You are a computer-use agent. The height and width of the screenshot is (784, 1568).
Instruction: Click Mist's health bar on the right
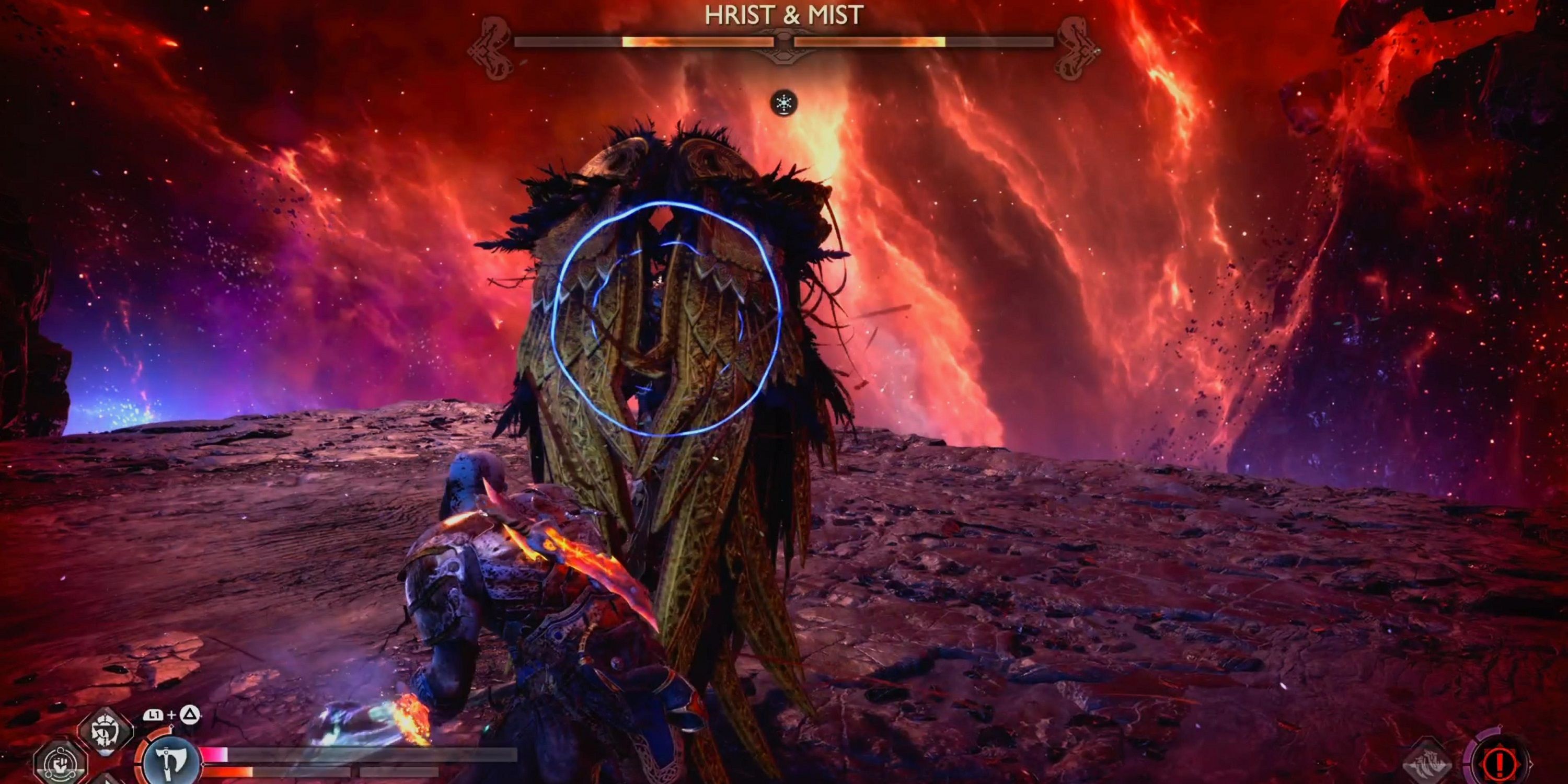[x=925, y=43]
